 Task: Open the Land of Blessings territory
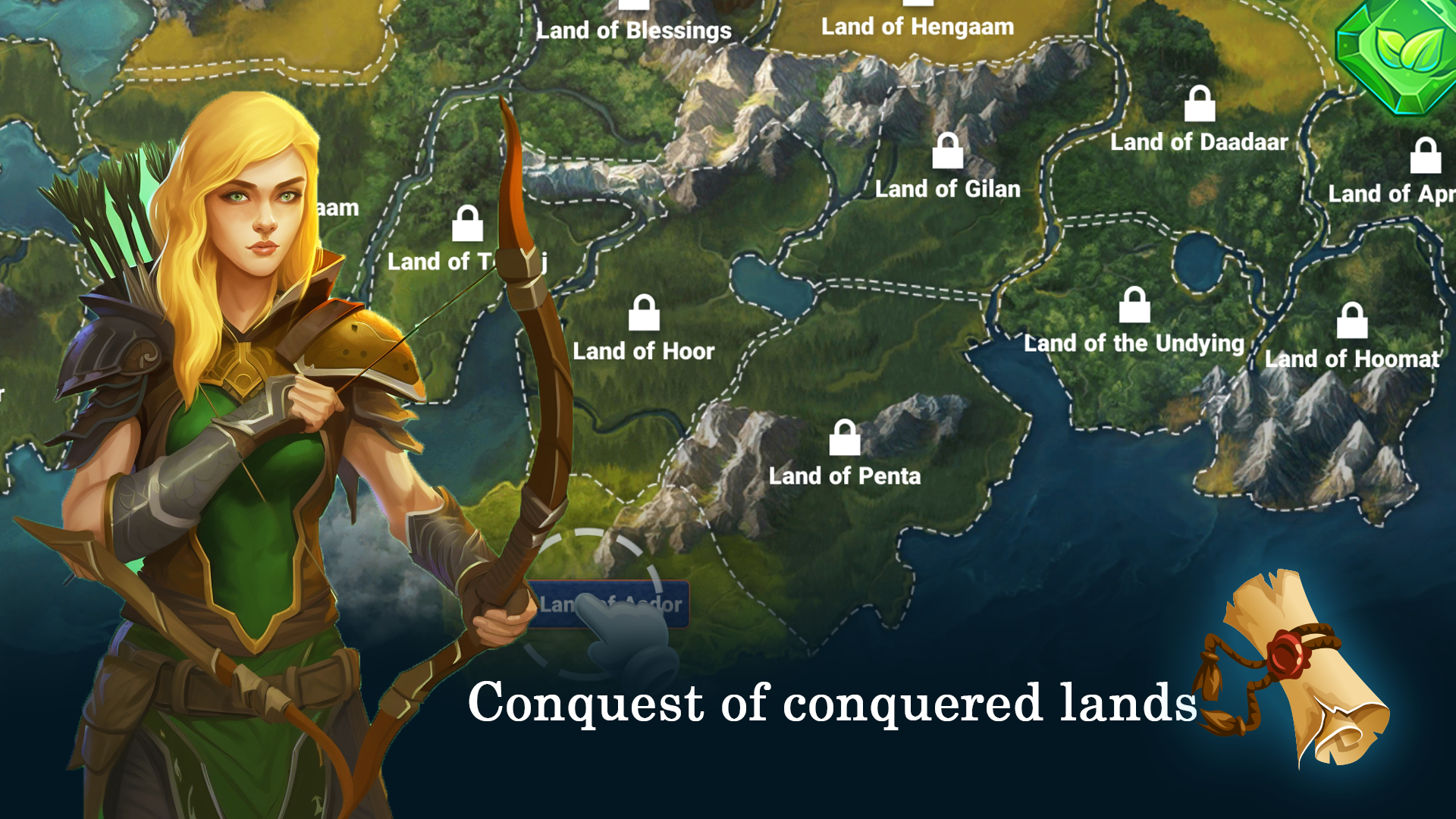coord(634,30)
